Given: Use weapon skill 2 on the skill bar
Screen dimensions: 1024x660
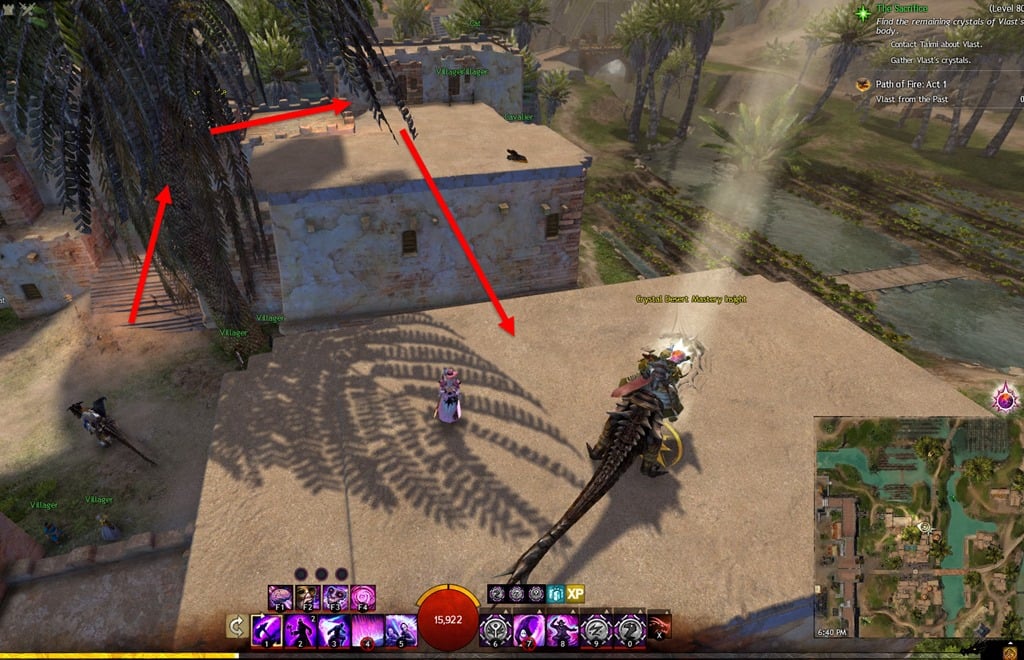Looking at the screenshot, I should (301, 630).
